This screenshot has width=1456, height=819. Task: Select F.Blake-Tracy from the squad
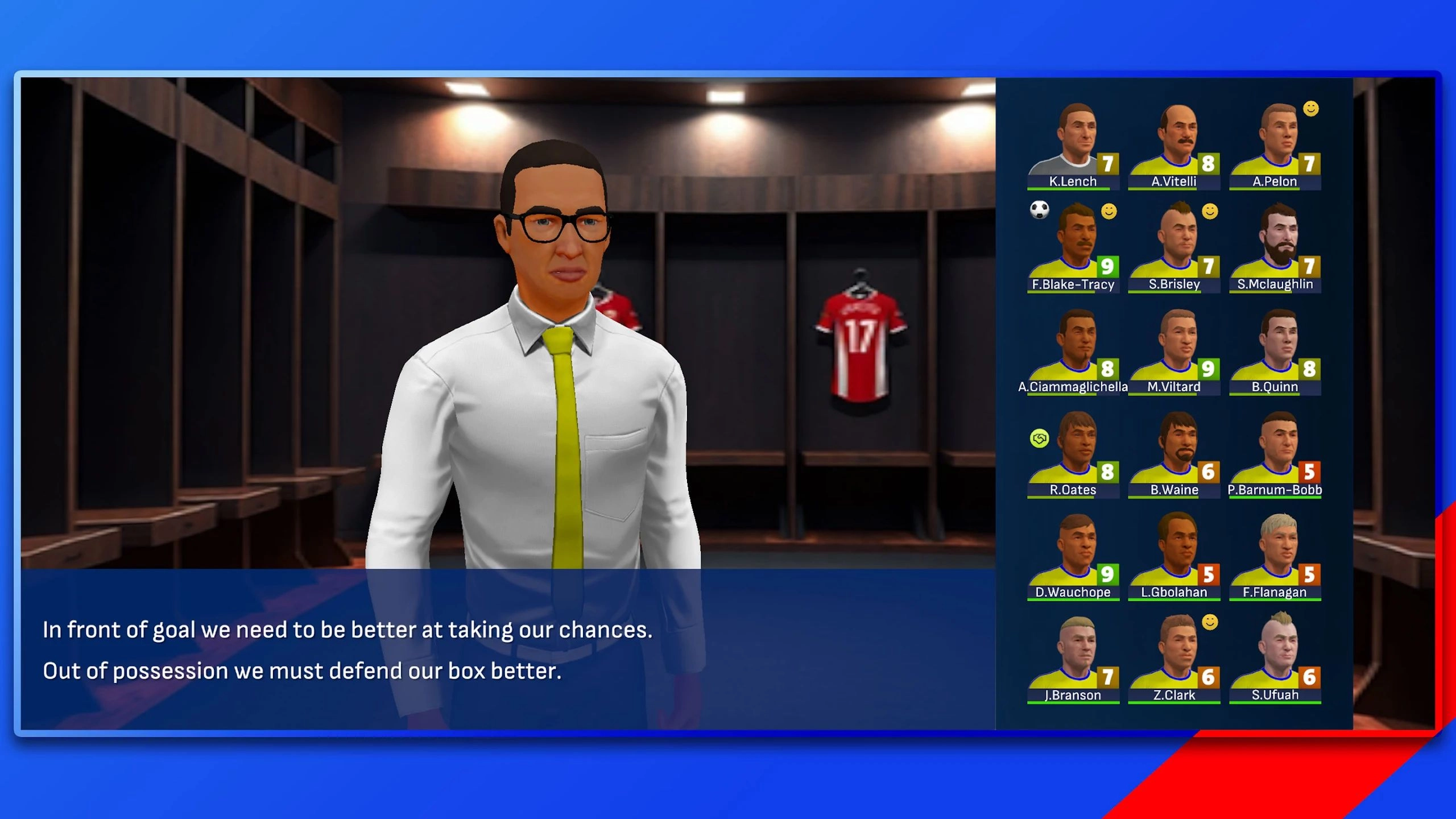point(1073,249)
